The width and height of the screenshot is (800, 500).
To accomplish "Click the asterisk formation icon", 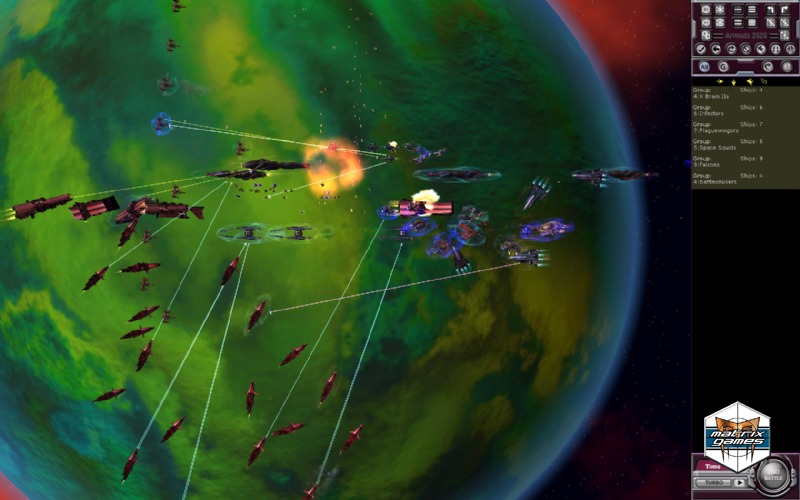I will point(721,9).
